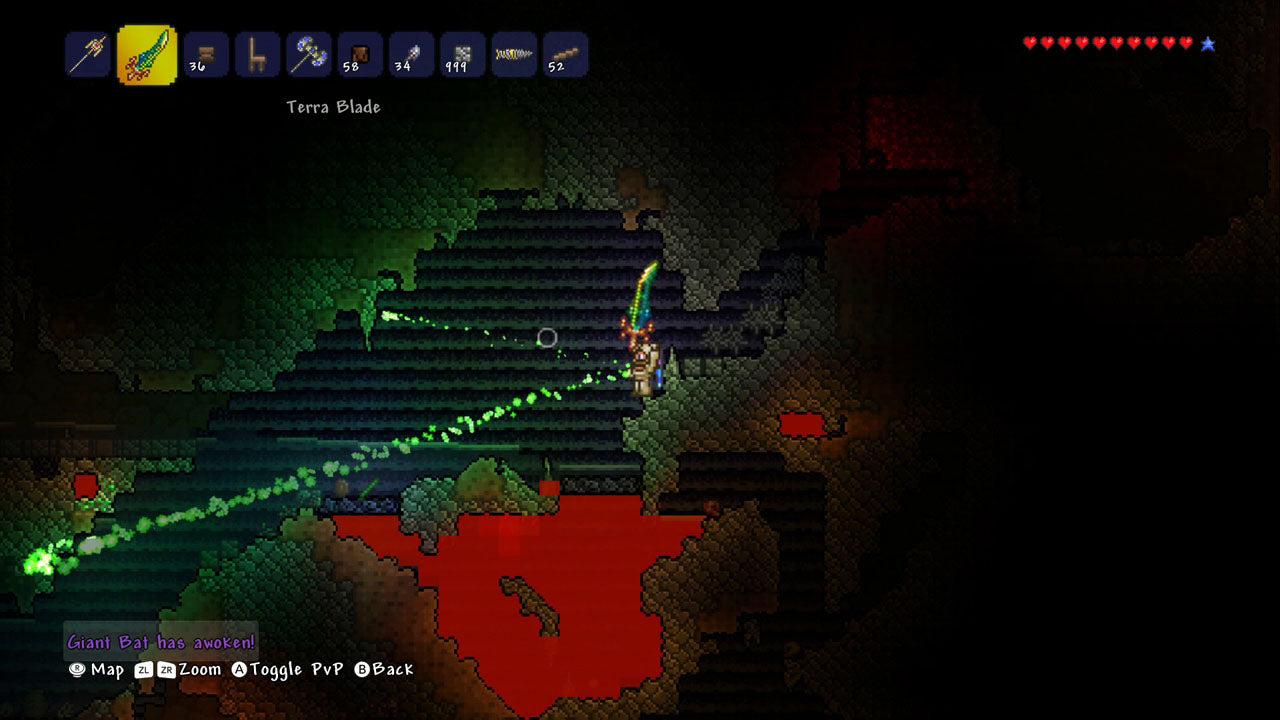Select the fish skeleton hotbar item
This screenshot has height=720, width=1280.
(513, 55)
